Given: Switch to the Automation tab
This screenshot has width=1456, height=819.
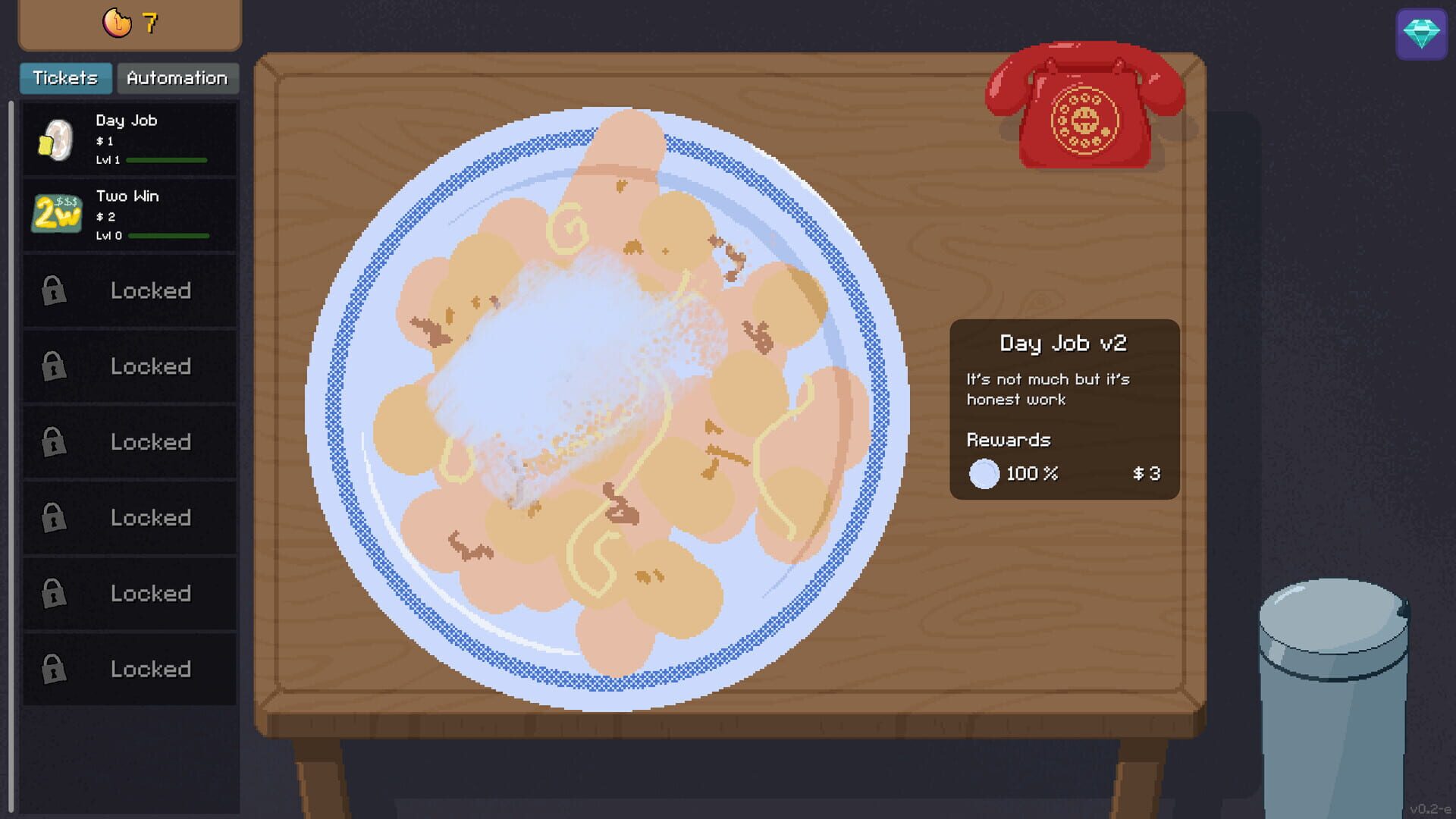Looking at the screenshot, I should coord(177,77).
